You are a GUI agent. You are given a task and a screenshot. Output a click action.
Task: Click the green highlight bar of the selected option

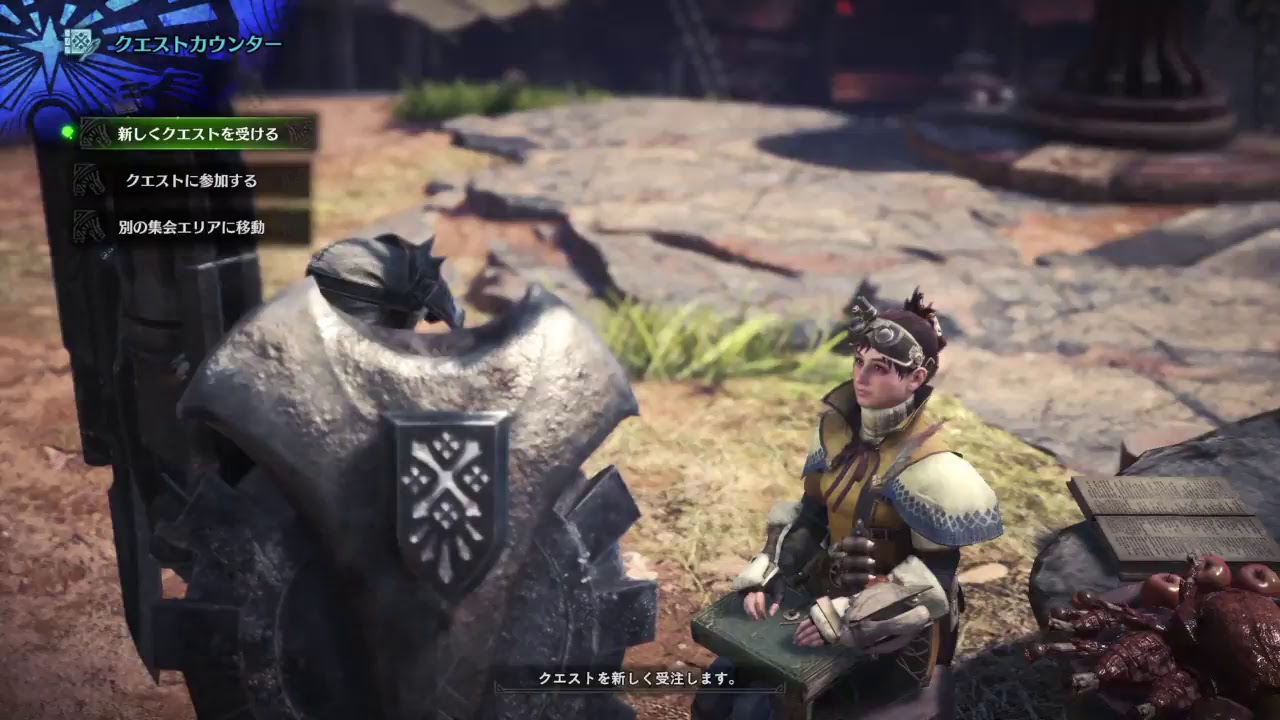[195, 132]
